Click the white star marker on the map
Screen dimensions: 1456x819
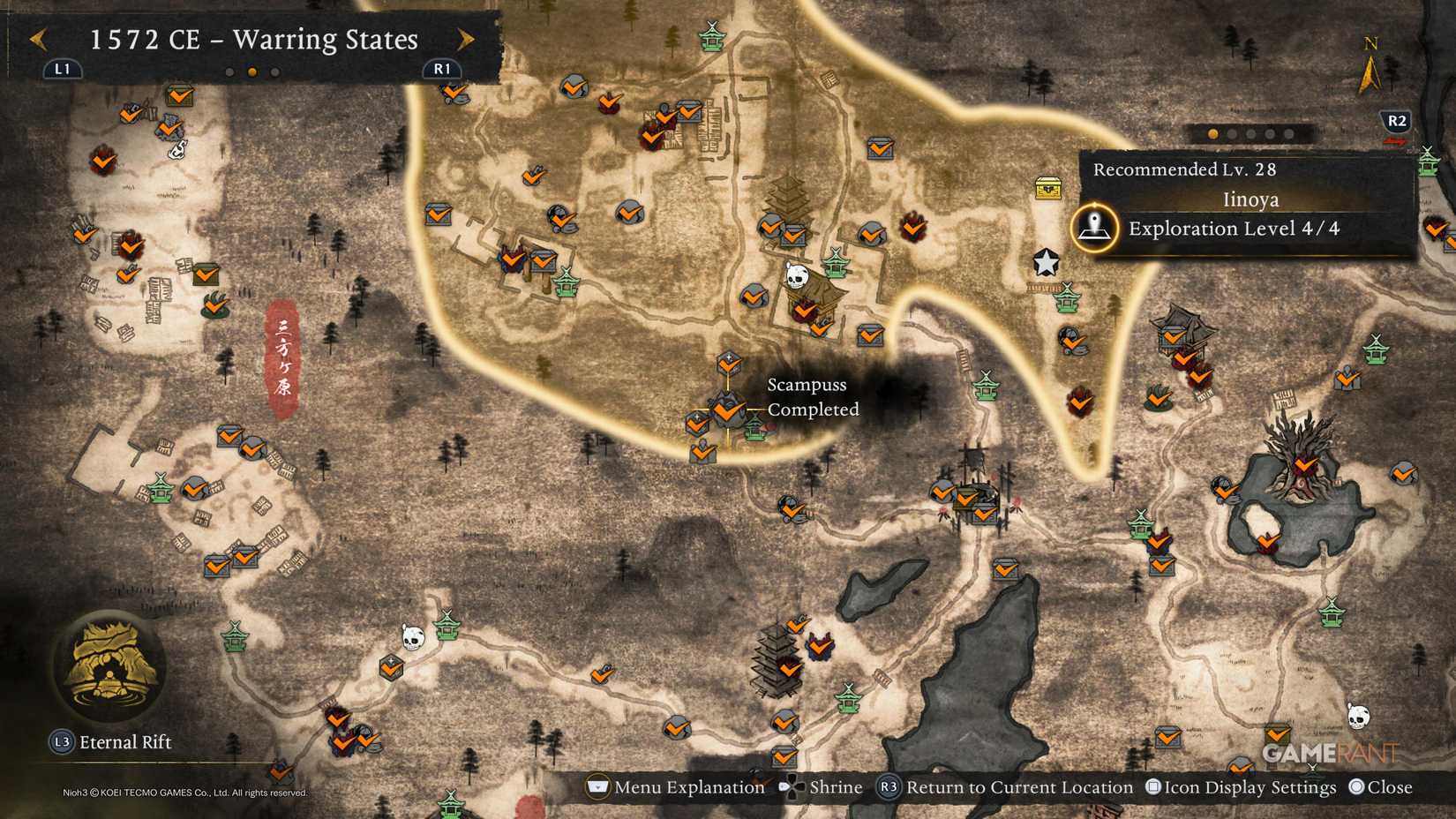(1047, 260)
